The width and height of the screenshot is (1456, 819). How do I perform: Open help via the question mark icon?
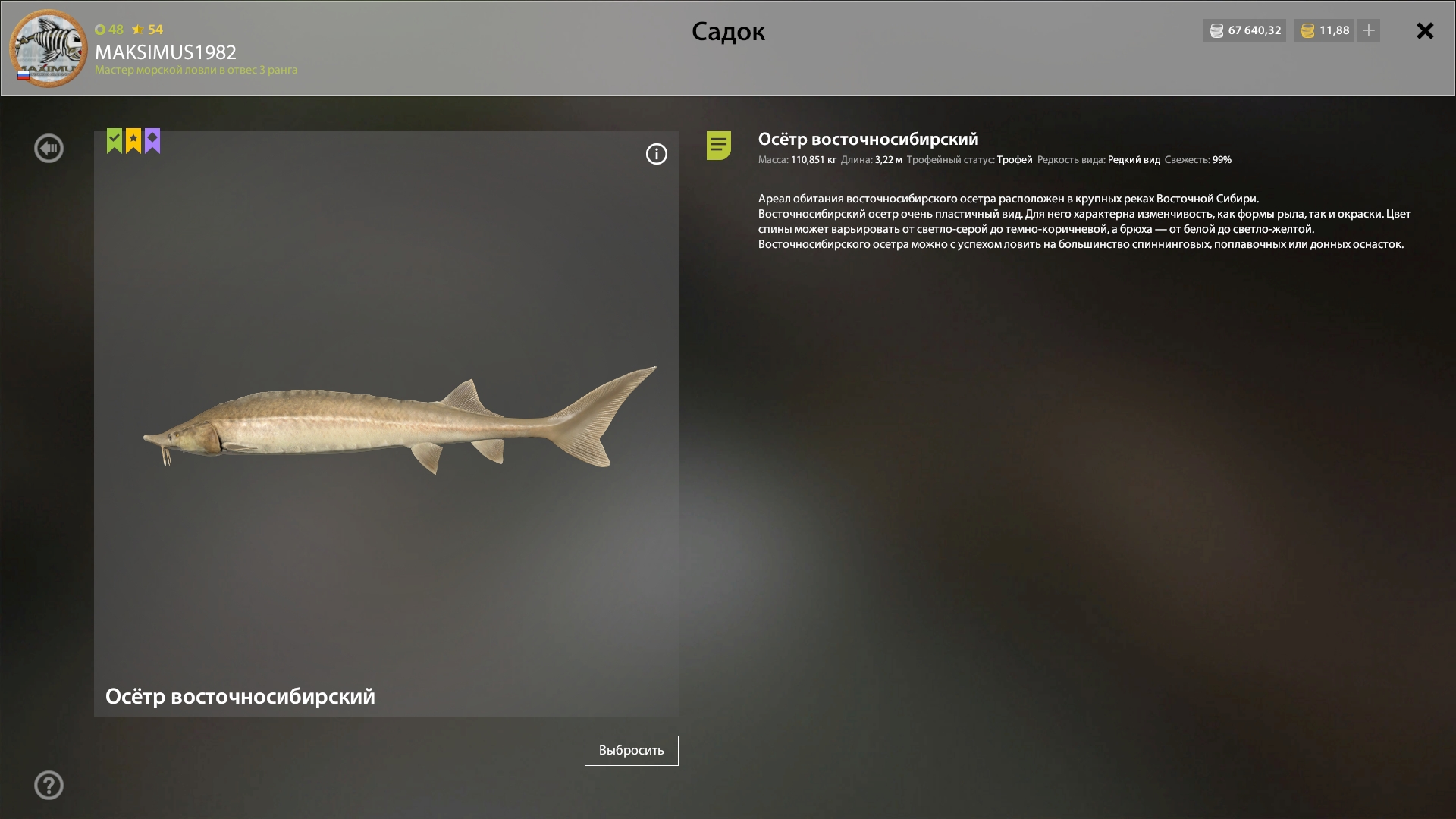coord(49,785)
